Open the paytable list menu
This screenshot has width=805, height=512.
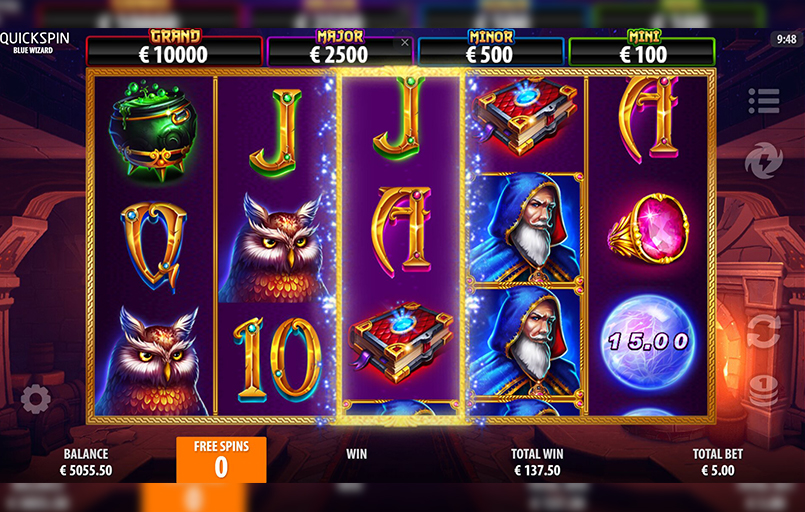[763, 100]
